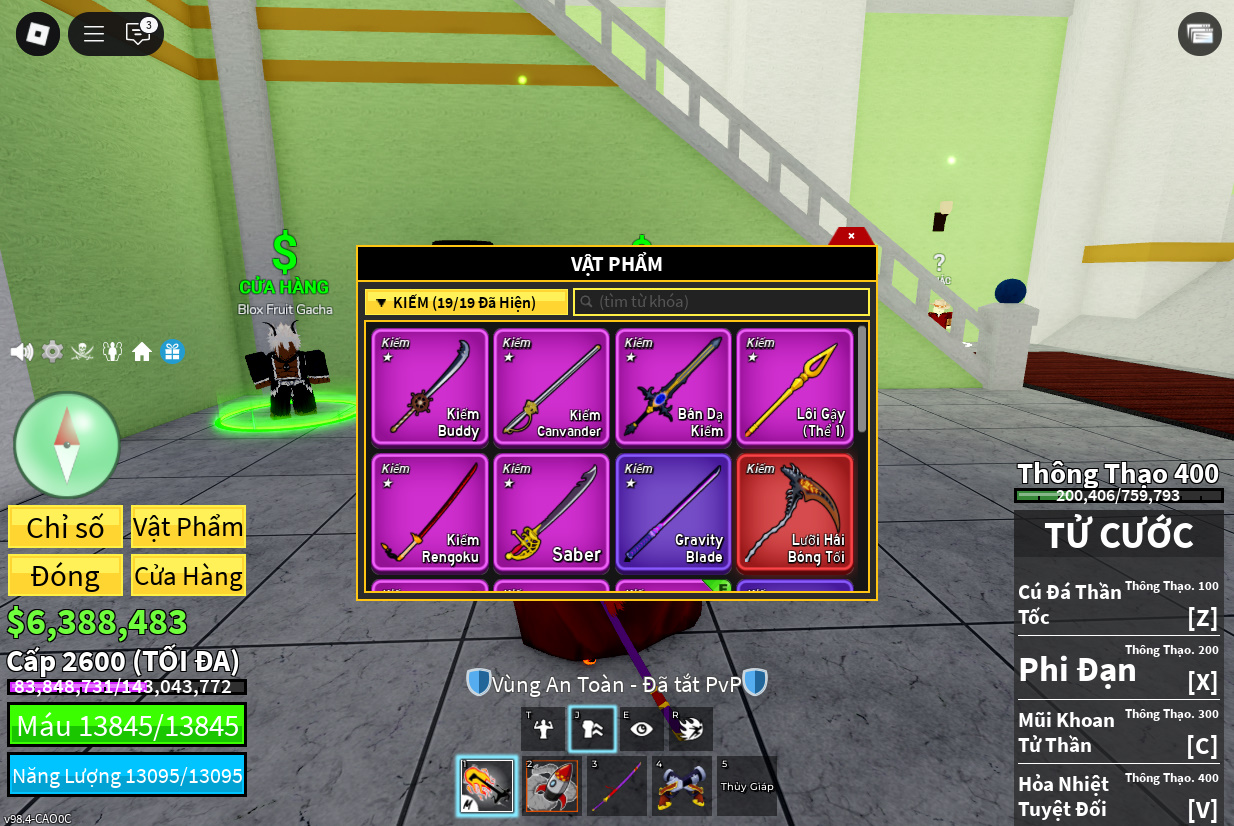Choose the Saber sword slot
Screen dimensions: 1234x826
(x=551, y=512)
